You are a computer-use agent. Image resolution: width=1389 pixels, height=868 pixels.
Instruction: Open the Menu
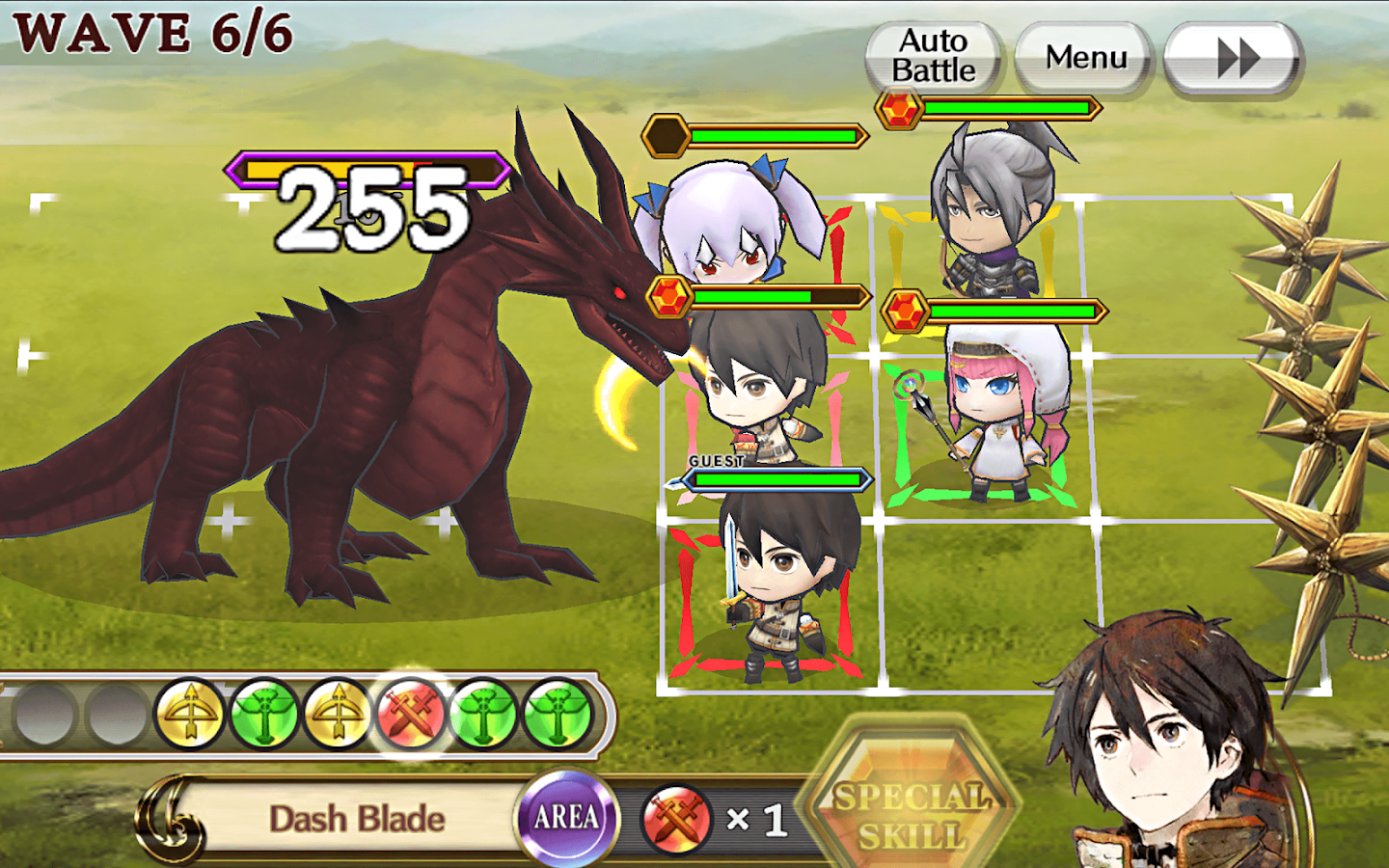pyautogui.click(x=1083, y=56)
